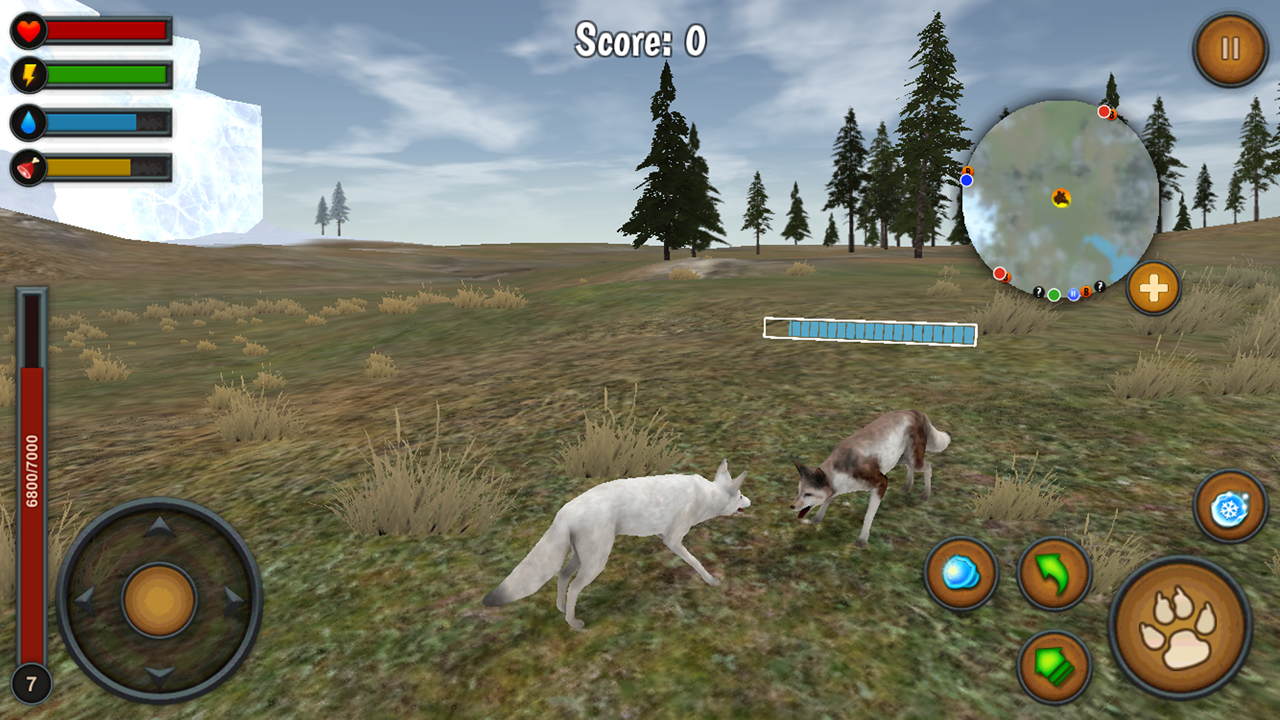
Task: Tap the orange B badge on minimap edge
Action: [1086, 292]
